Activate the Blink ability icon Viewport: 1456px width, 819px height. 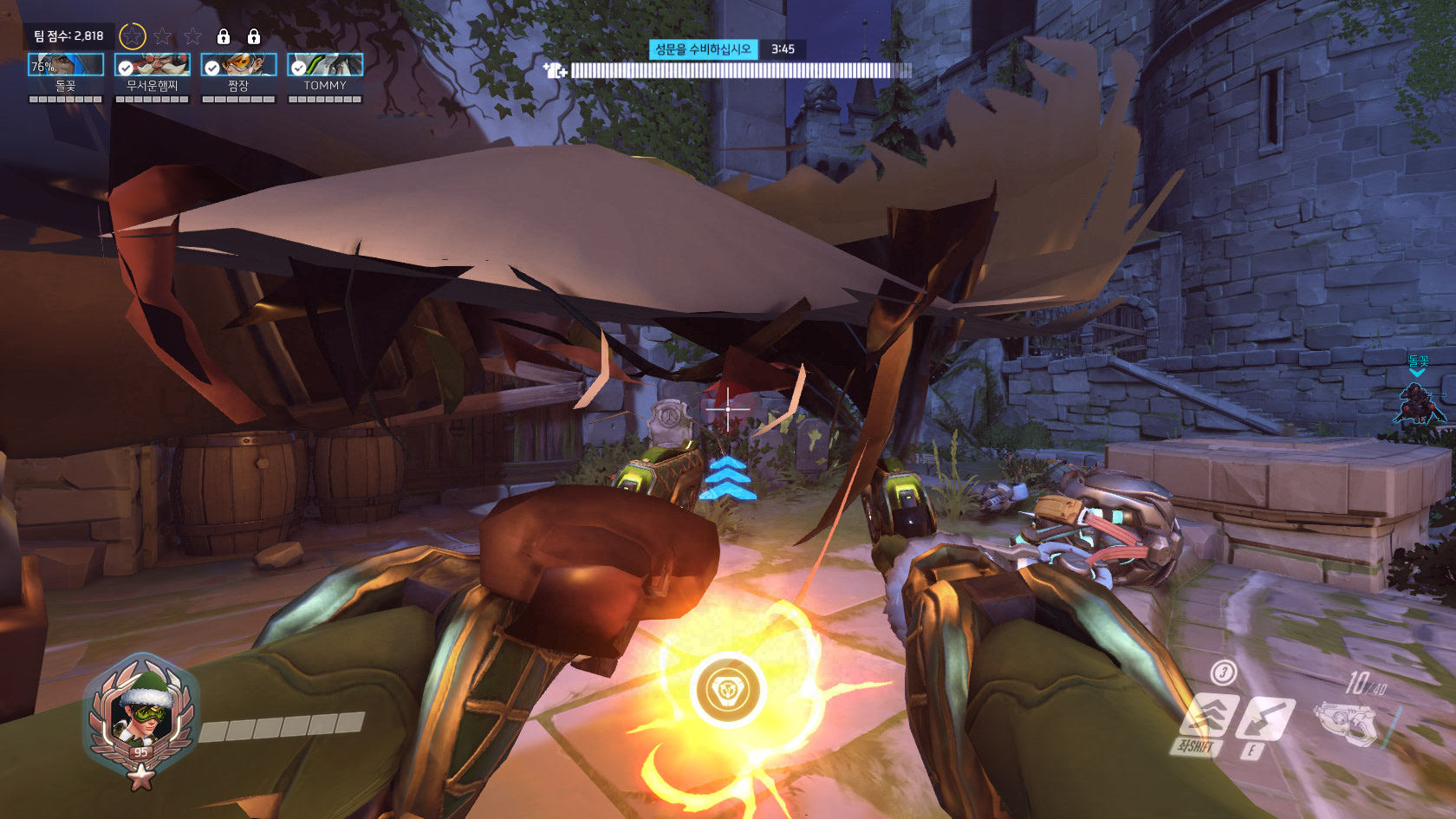1210,715
